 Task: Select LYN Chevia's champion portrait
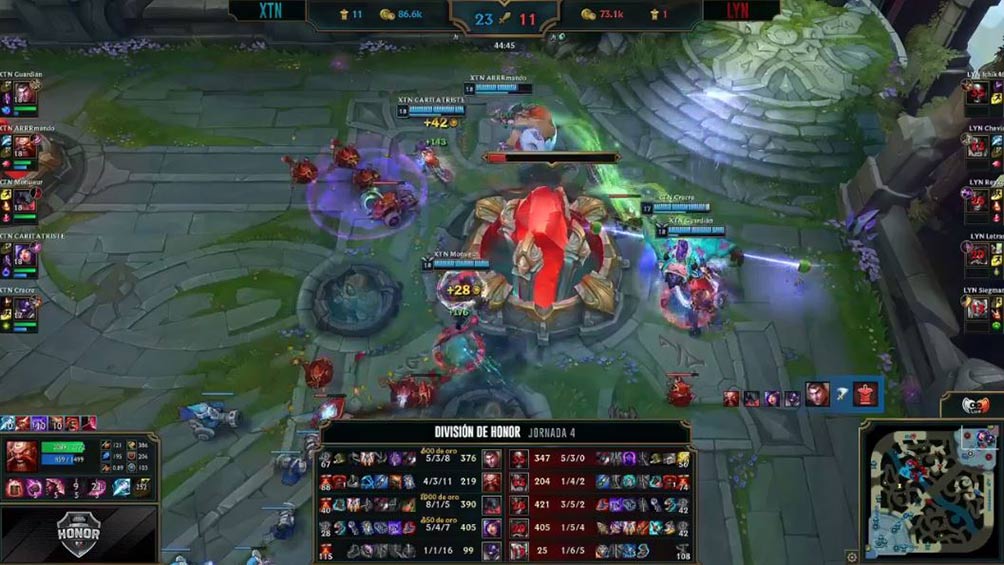coord(978,147)
